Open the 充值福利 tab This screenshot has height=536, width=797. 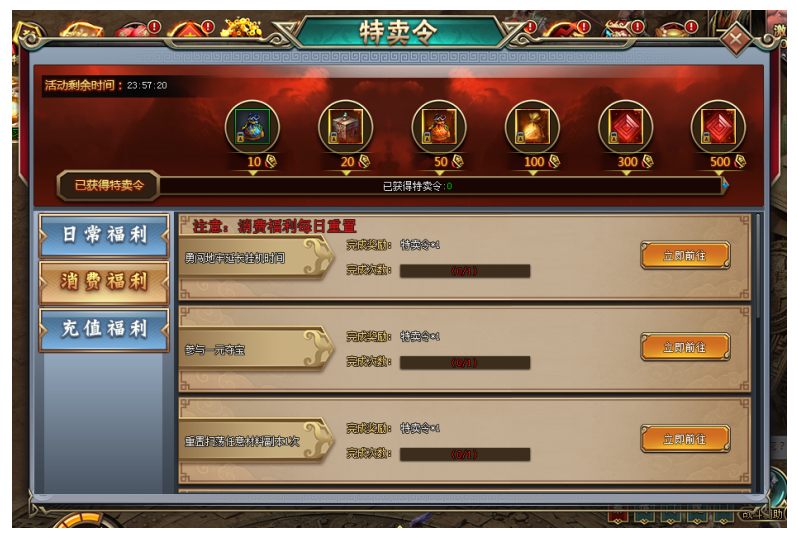[x=103, y=329]
